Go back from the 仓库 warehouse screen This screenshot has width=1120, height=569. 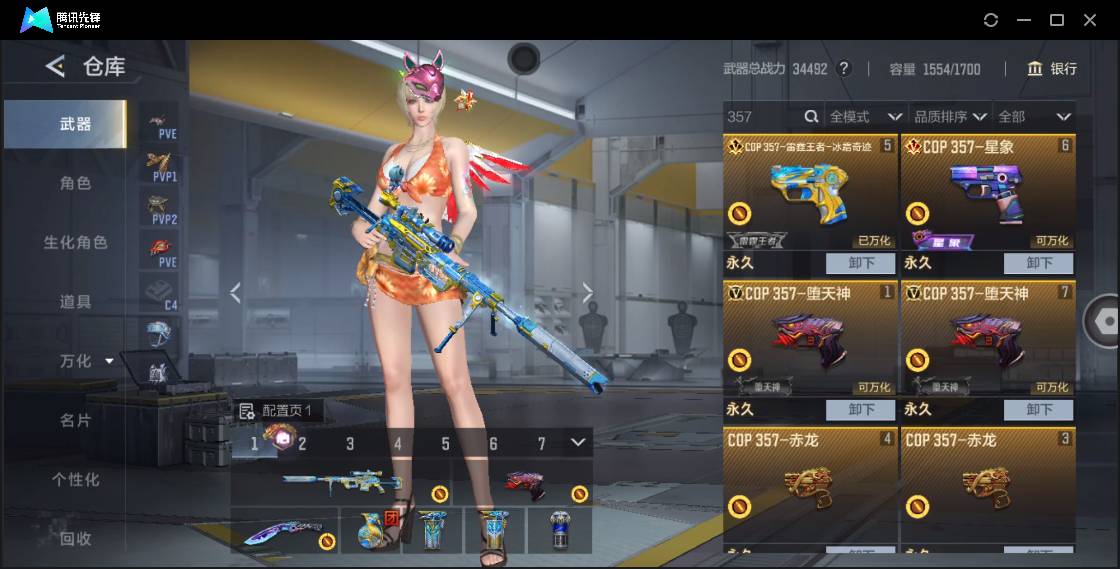click(55, 67)
